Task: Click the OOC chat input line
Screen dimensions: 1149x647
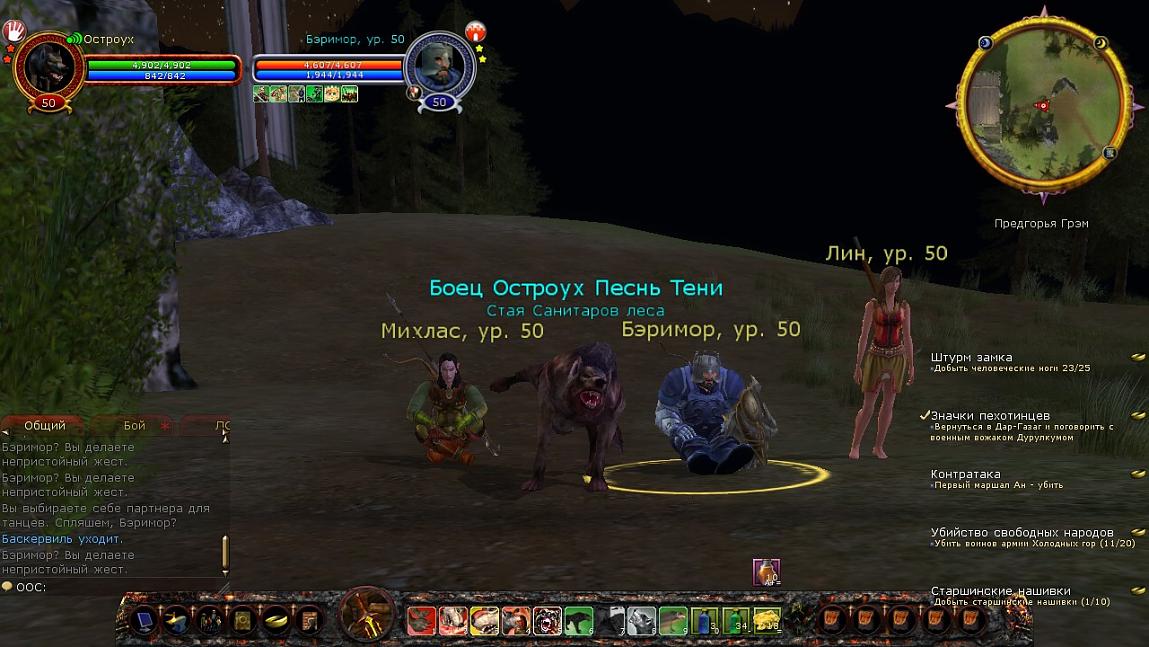Action: point(110,587)
